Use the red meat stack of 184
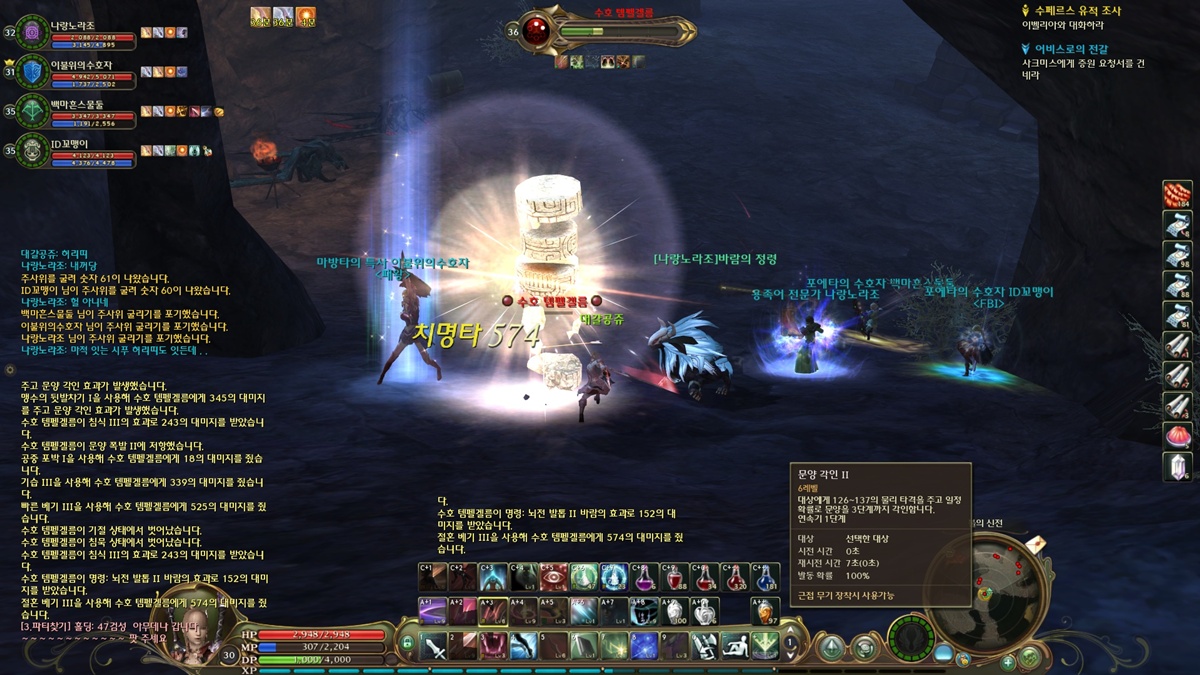 click(x=1177, y=195)
